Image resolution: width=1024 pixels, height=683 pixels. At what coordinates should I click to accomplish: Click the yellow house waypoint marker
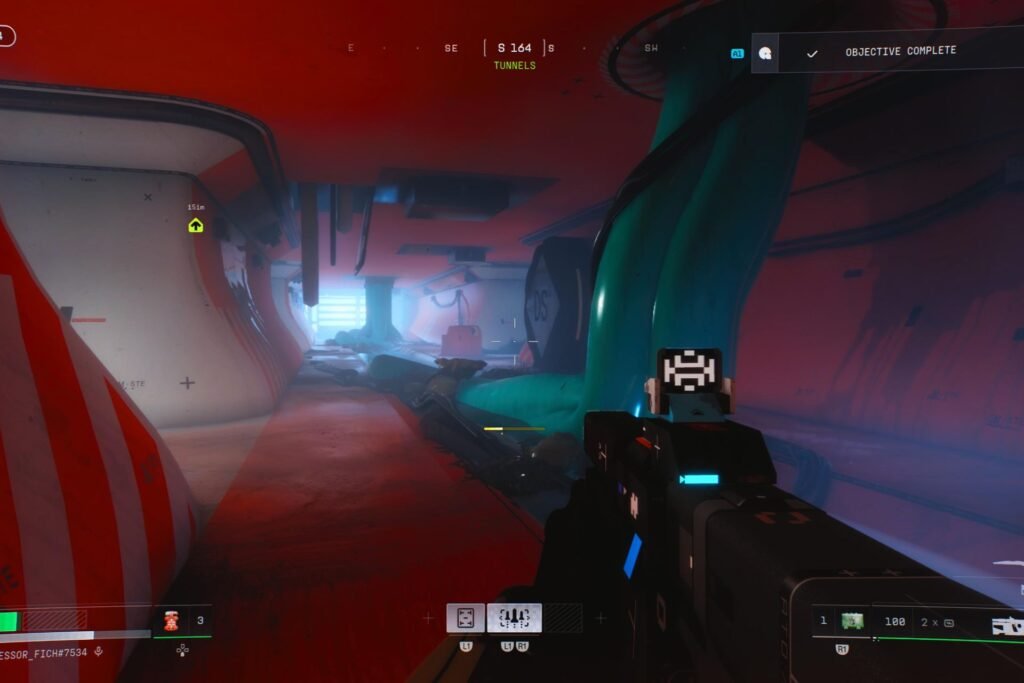pos(196,225)
